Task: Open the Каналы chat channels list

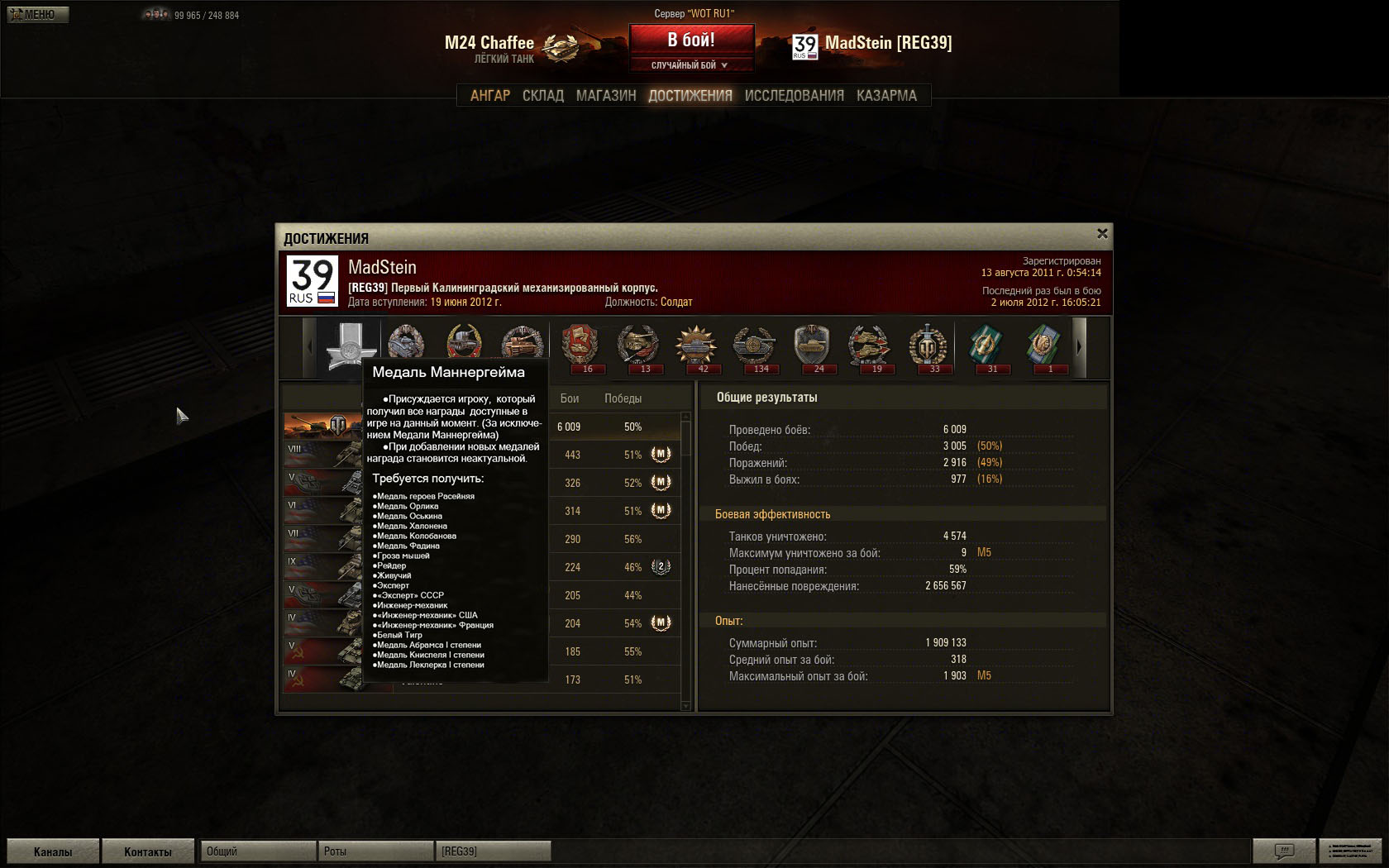Action: click(53, 851)
